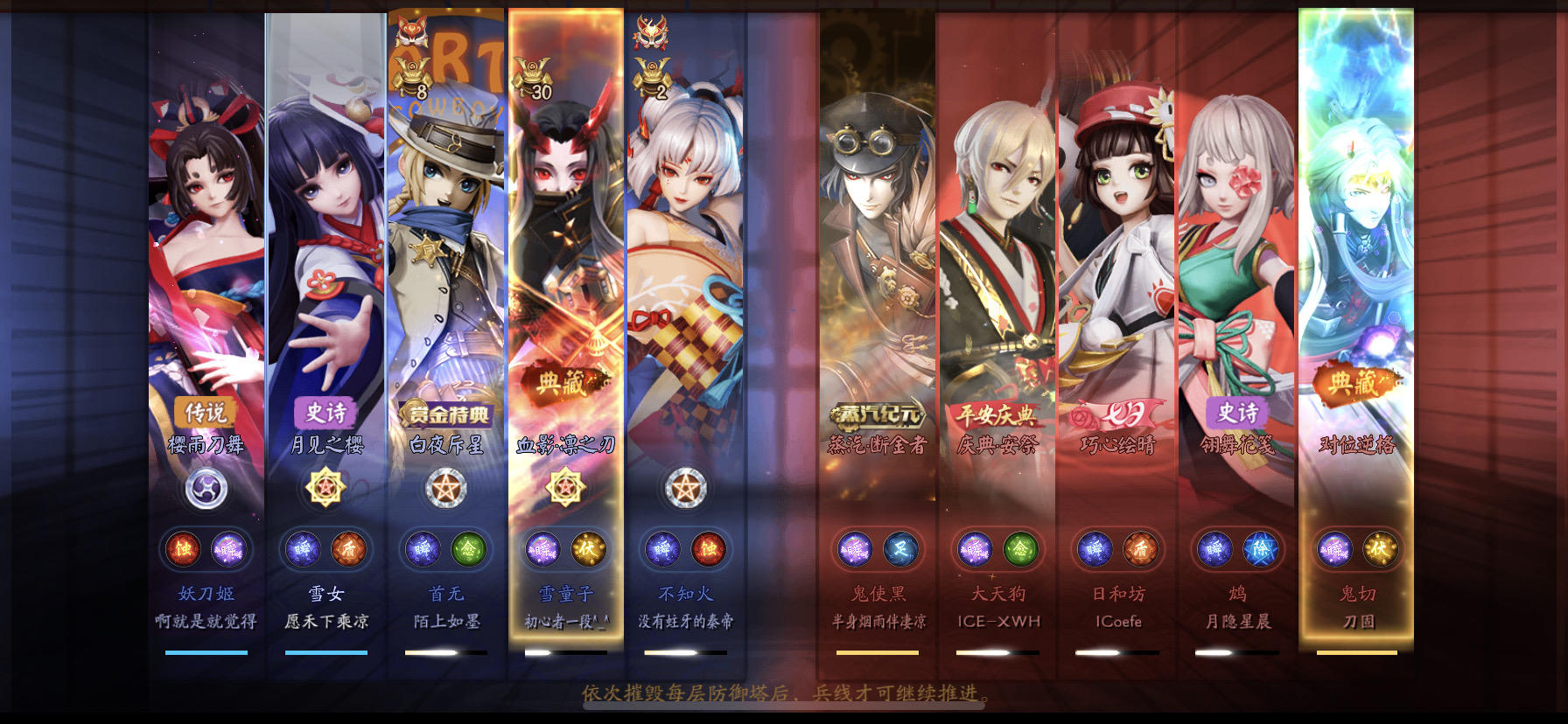Click the orange 香 skill orb under 雪女
1568x724 pixels.
click(x=346, y=548)
